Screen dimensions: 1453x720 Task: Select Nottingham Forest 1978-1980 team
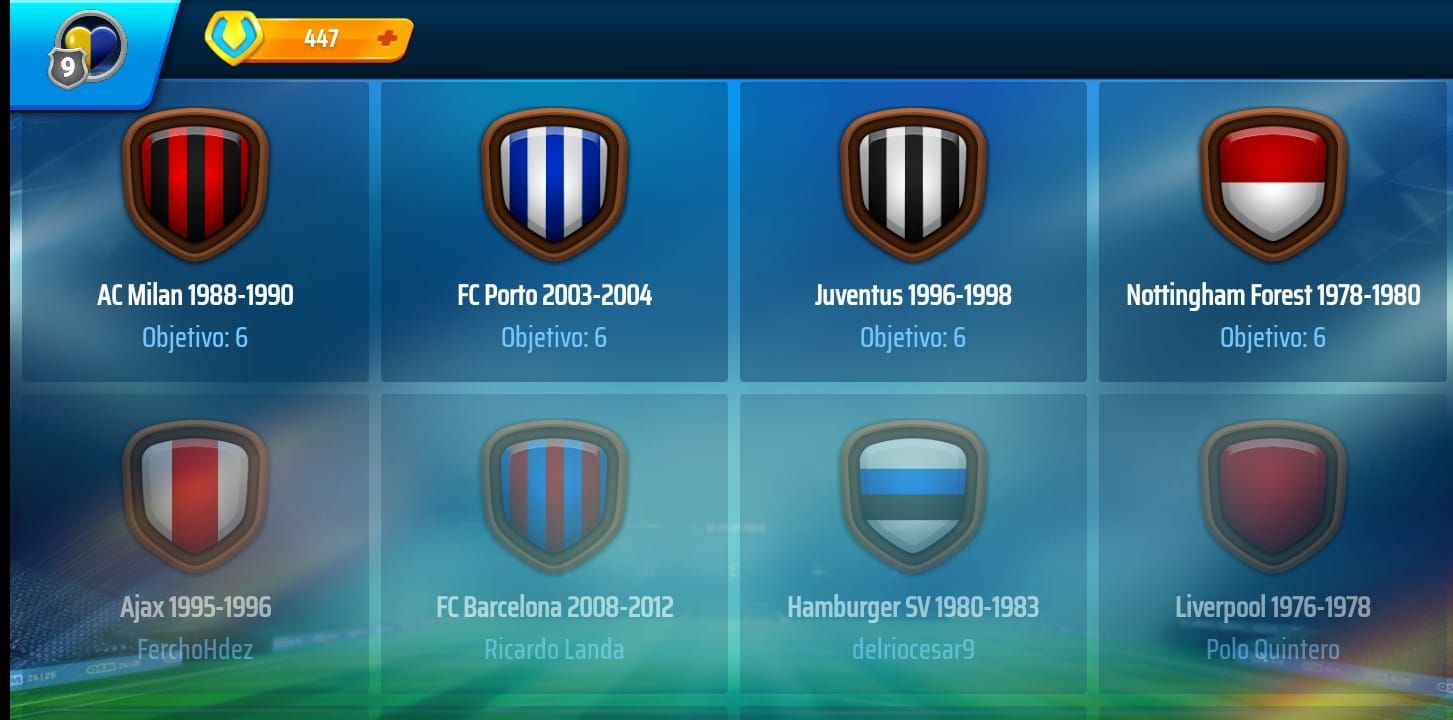(x=1272, y=232)
